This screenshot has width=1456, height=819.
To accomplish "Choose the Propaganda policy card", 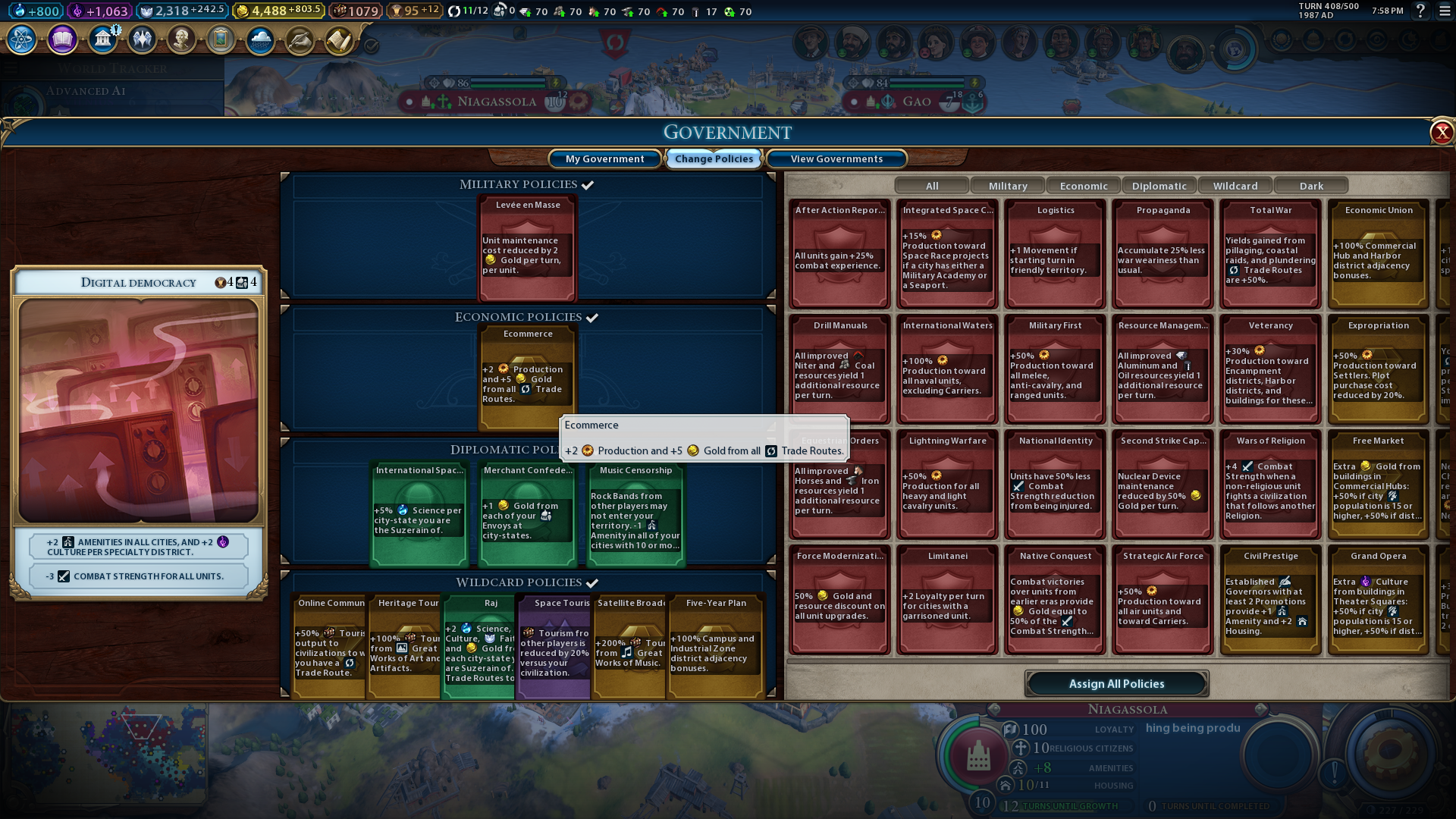I will (1163, 254).
